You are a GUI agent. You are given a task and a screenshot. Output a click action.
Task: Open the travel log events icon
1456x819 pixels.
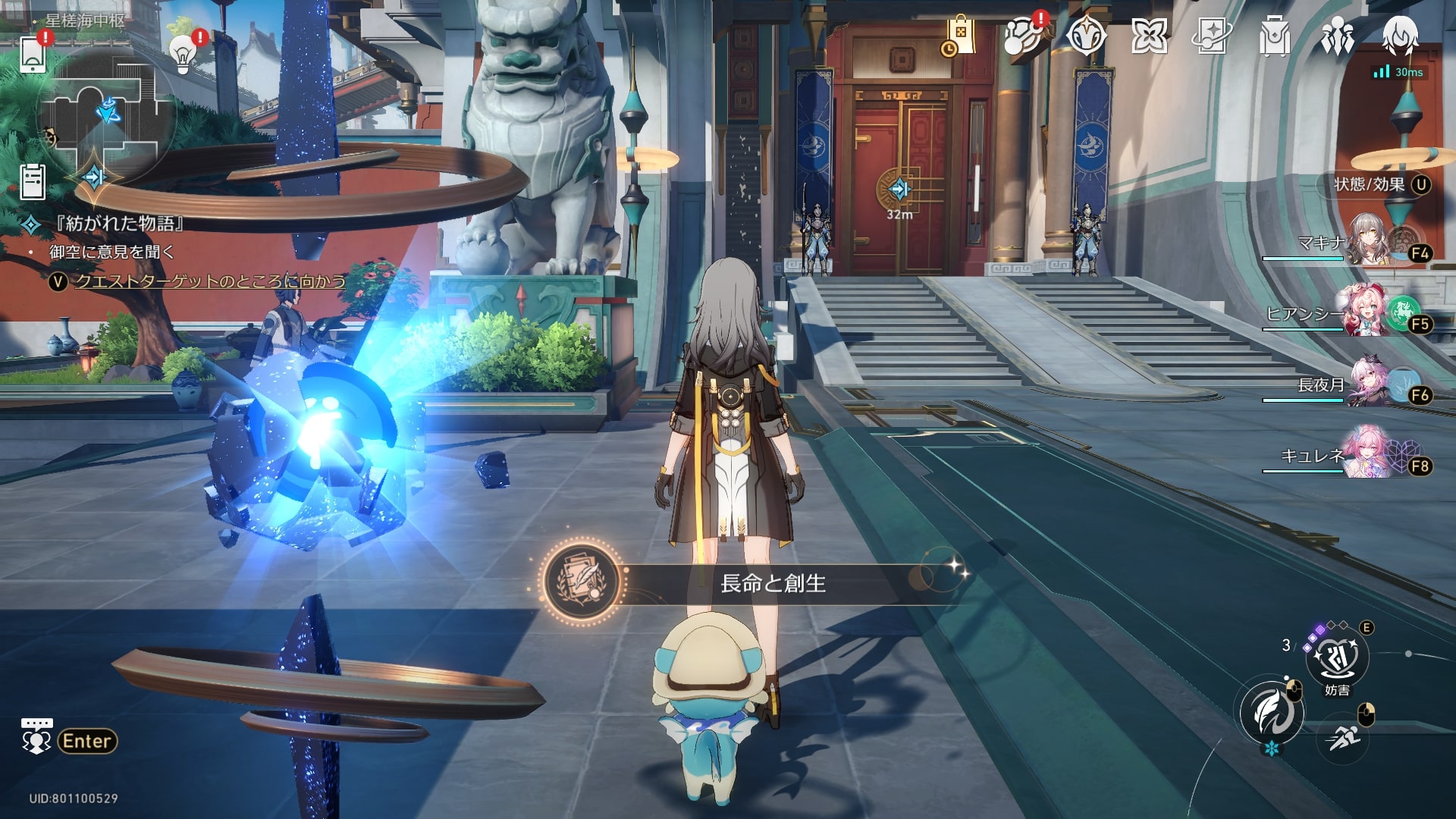[1023, 36]
